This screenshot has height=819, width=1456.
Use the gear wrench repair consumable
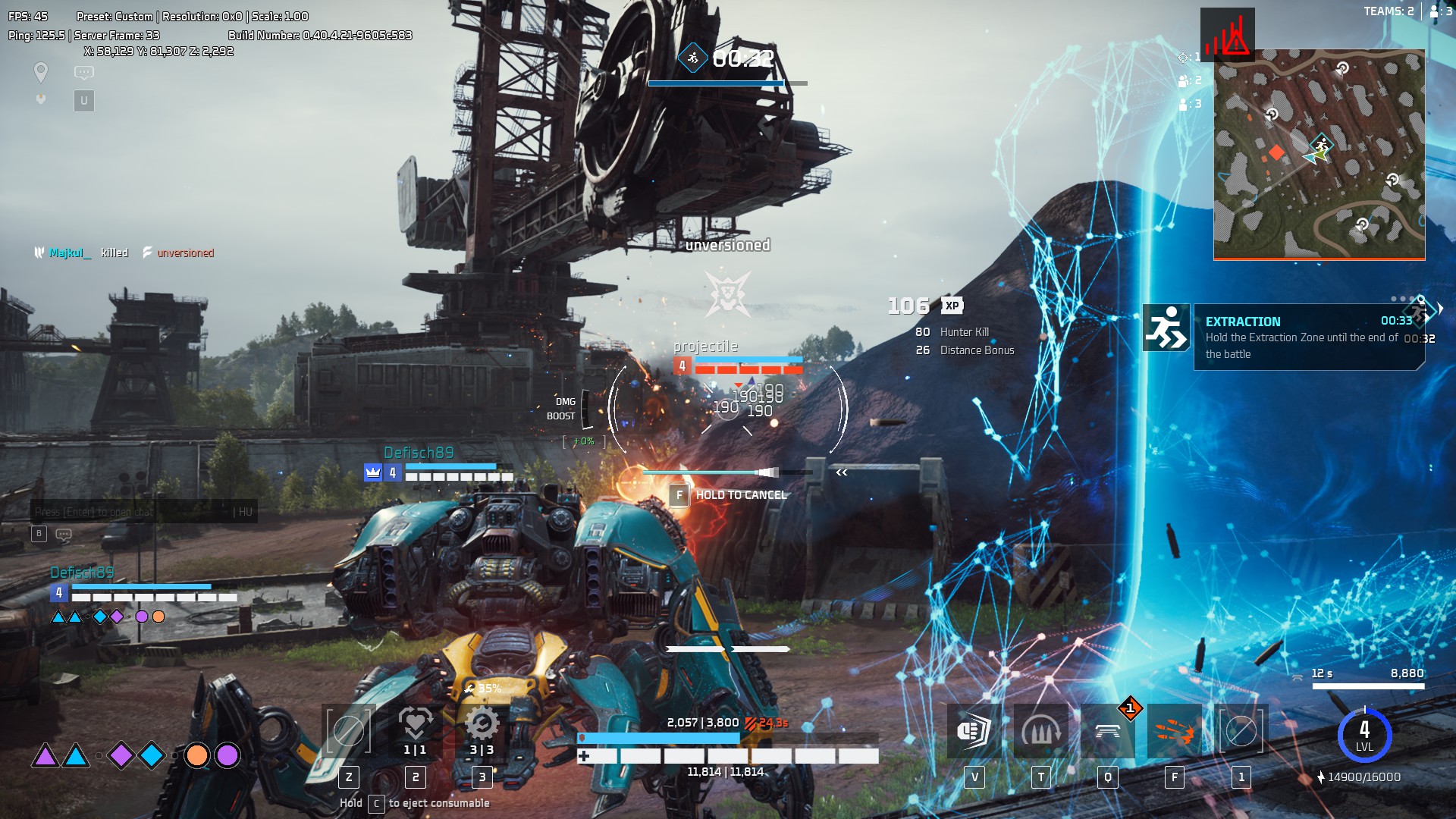click(x=482, y=725)
